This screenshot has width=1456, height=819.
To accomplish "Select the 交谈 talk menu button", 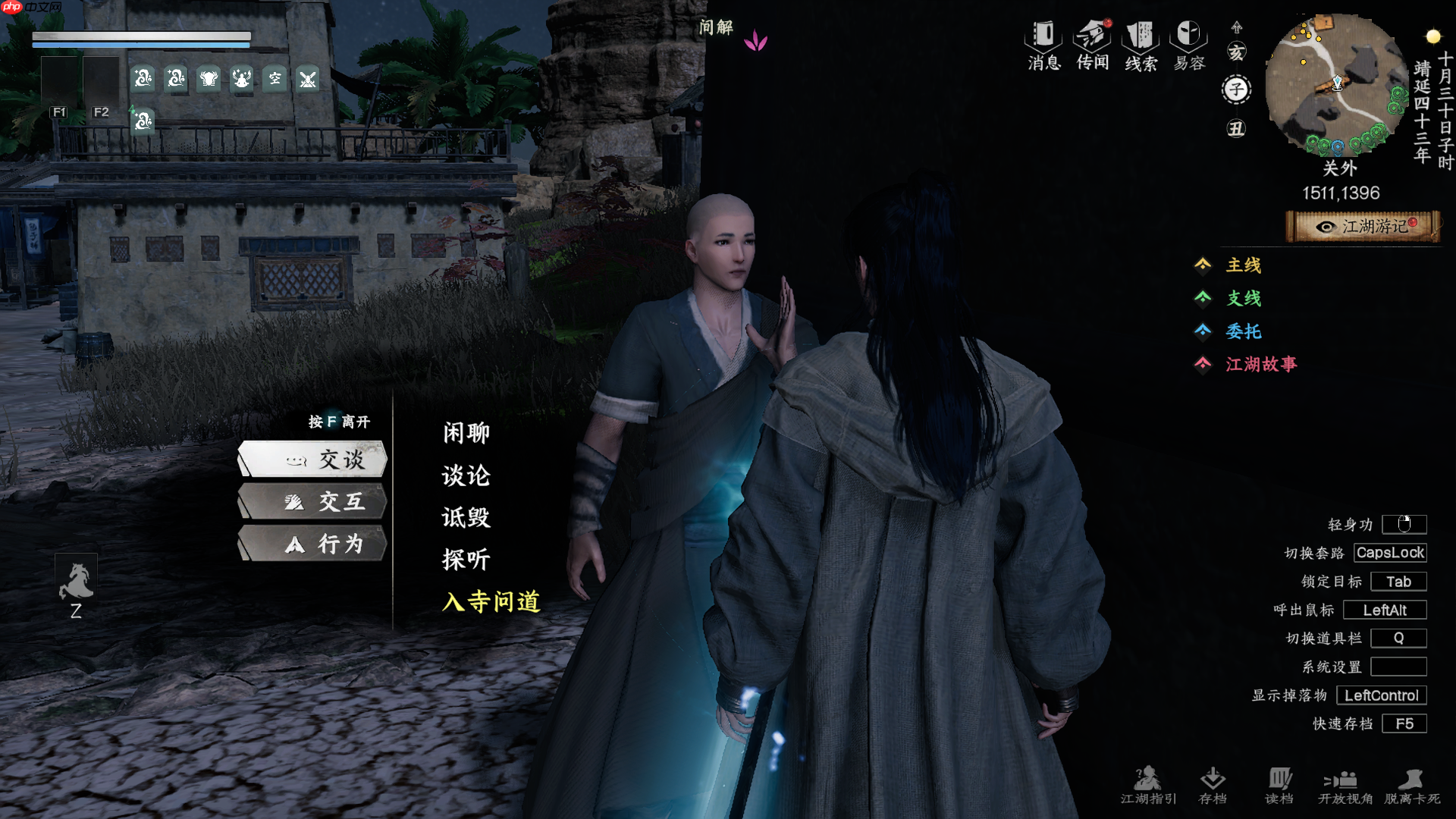I will 313,460.
